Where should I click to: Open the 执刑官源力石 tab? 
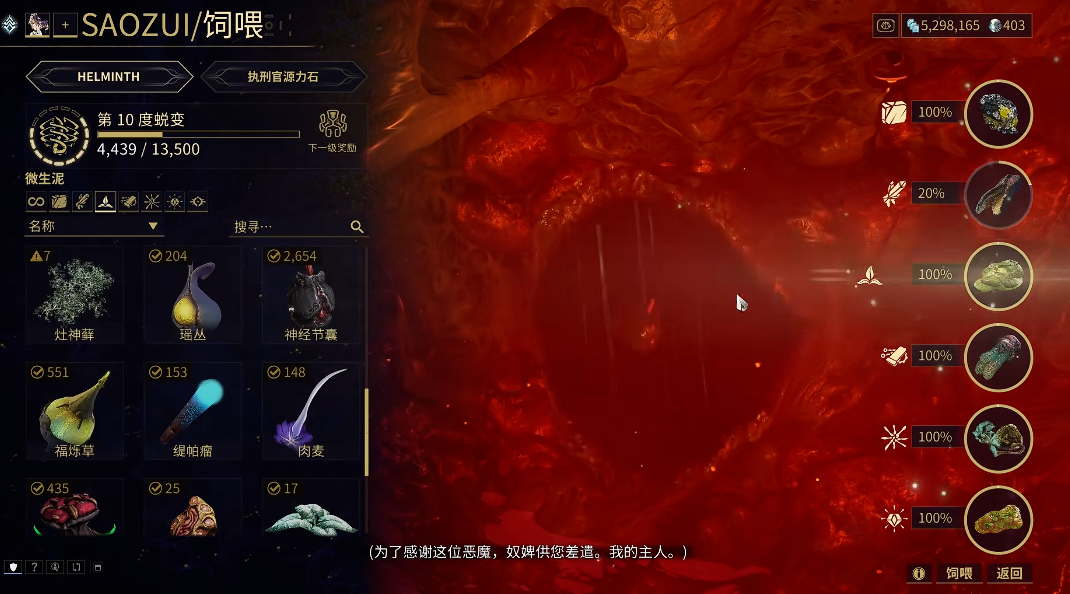point(281,76)
